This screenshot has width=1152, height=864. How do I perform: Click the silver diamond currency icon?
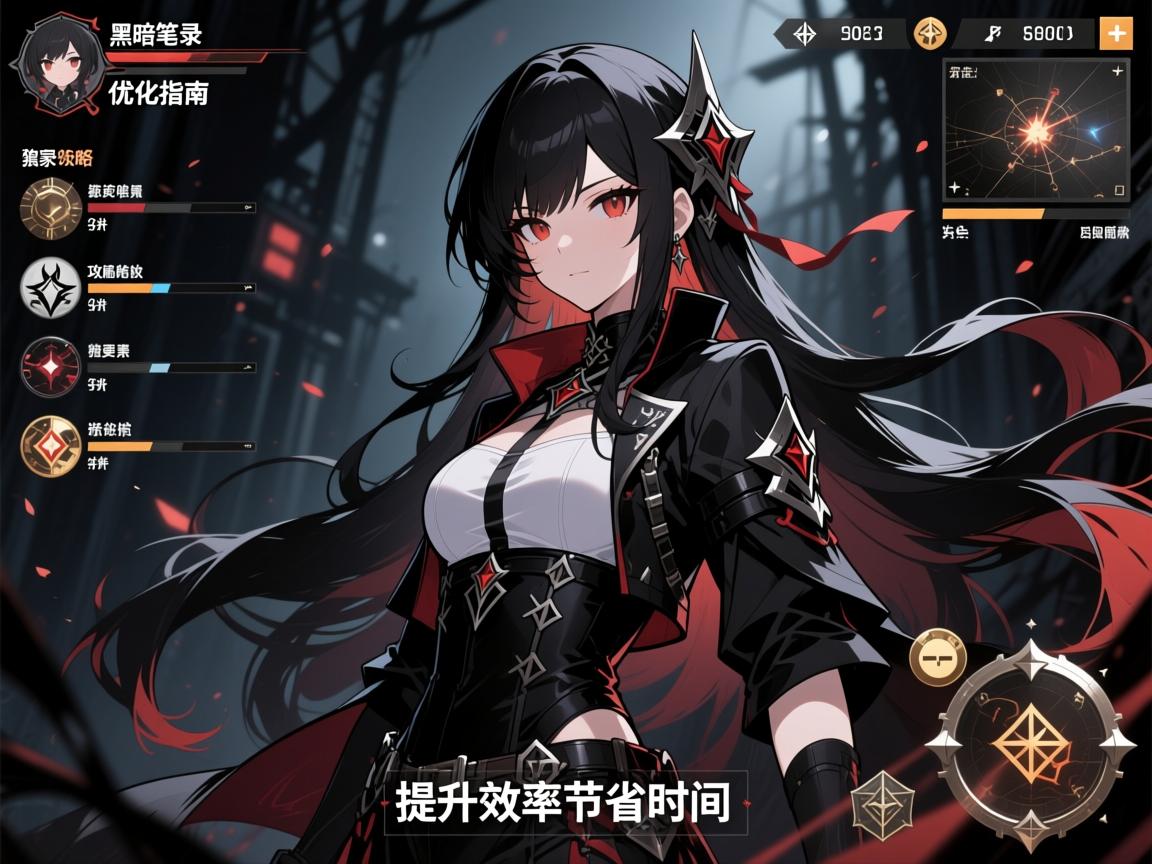coord(804,33)
